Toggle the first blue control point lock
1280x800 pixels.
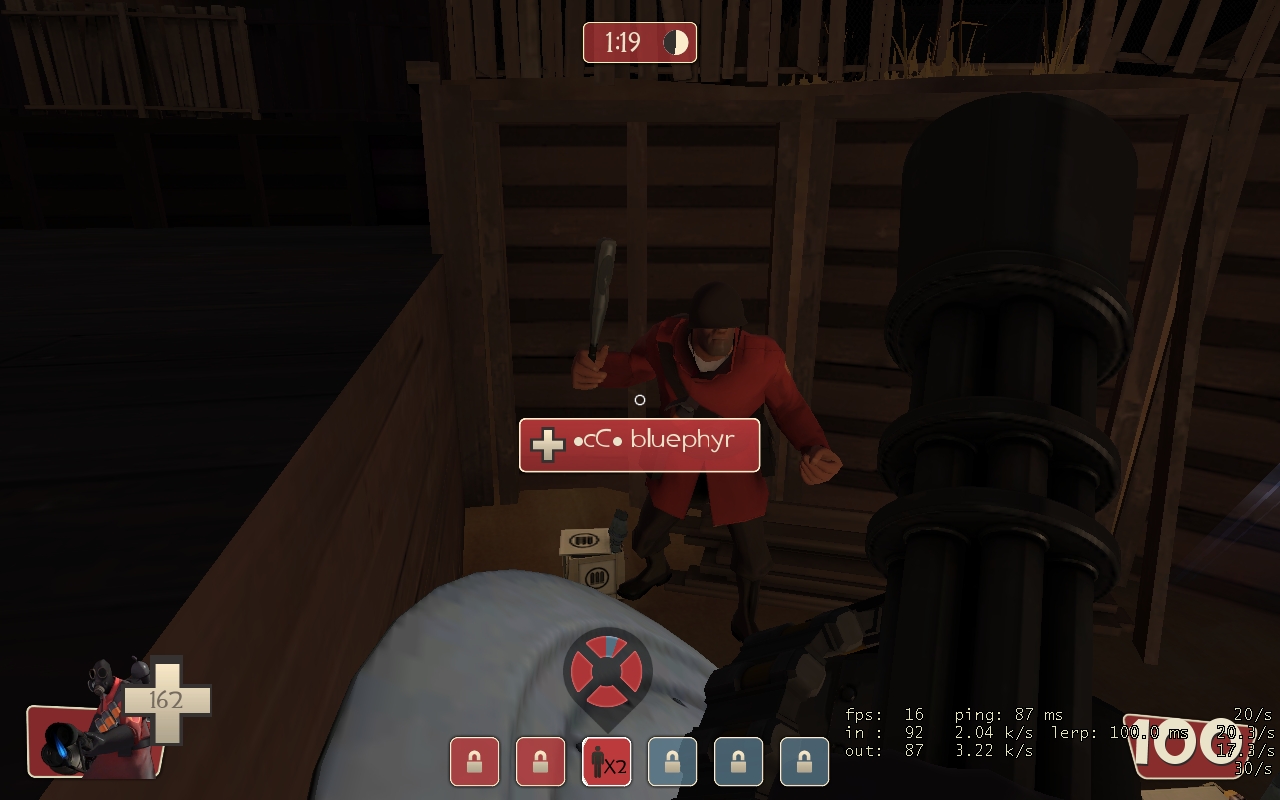tap(672, 761)
